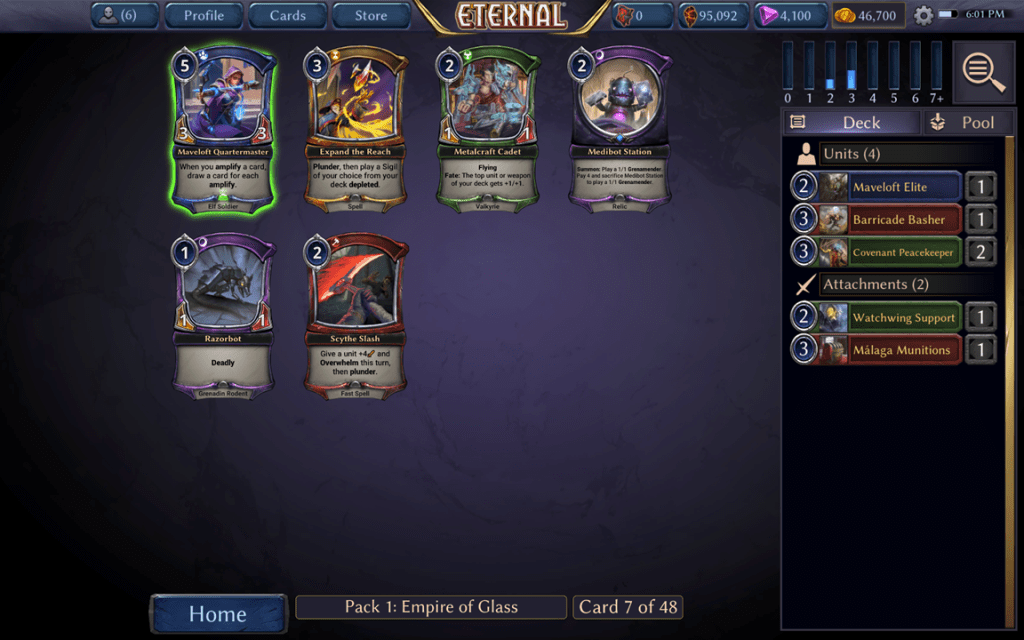This screenshot has width=1024, height=640.
Task: Draft the Expand the Reach spell card
Action: click(356, 130)
